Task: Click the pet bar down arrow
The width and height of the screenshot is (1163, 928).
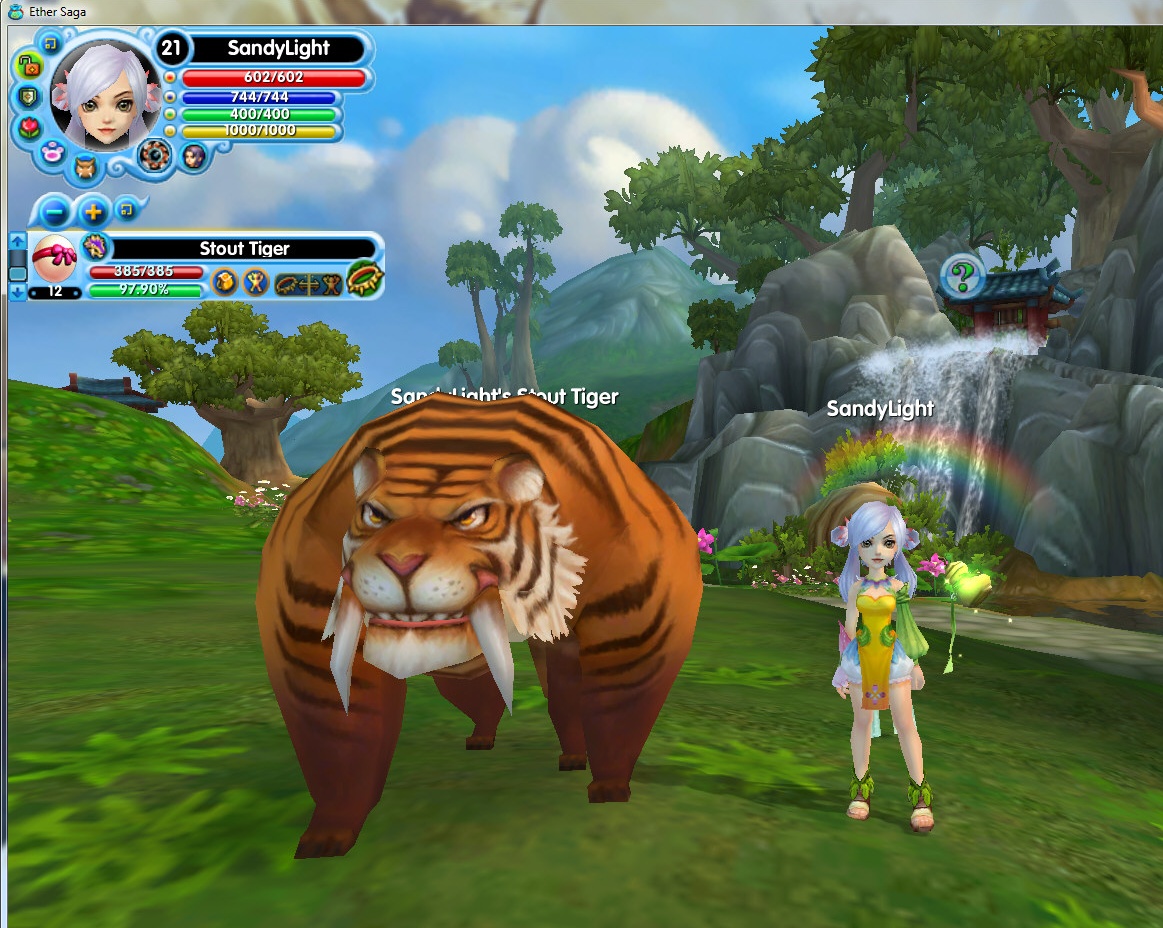Action: tap(17, 291)
